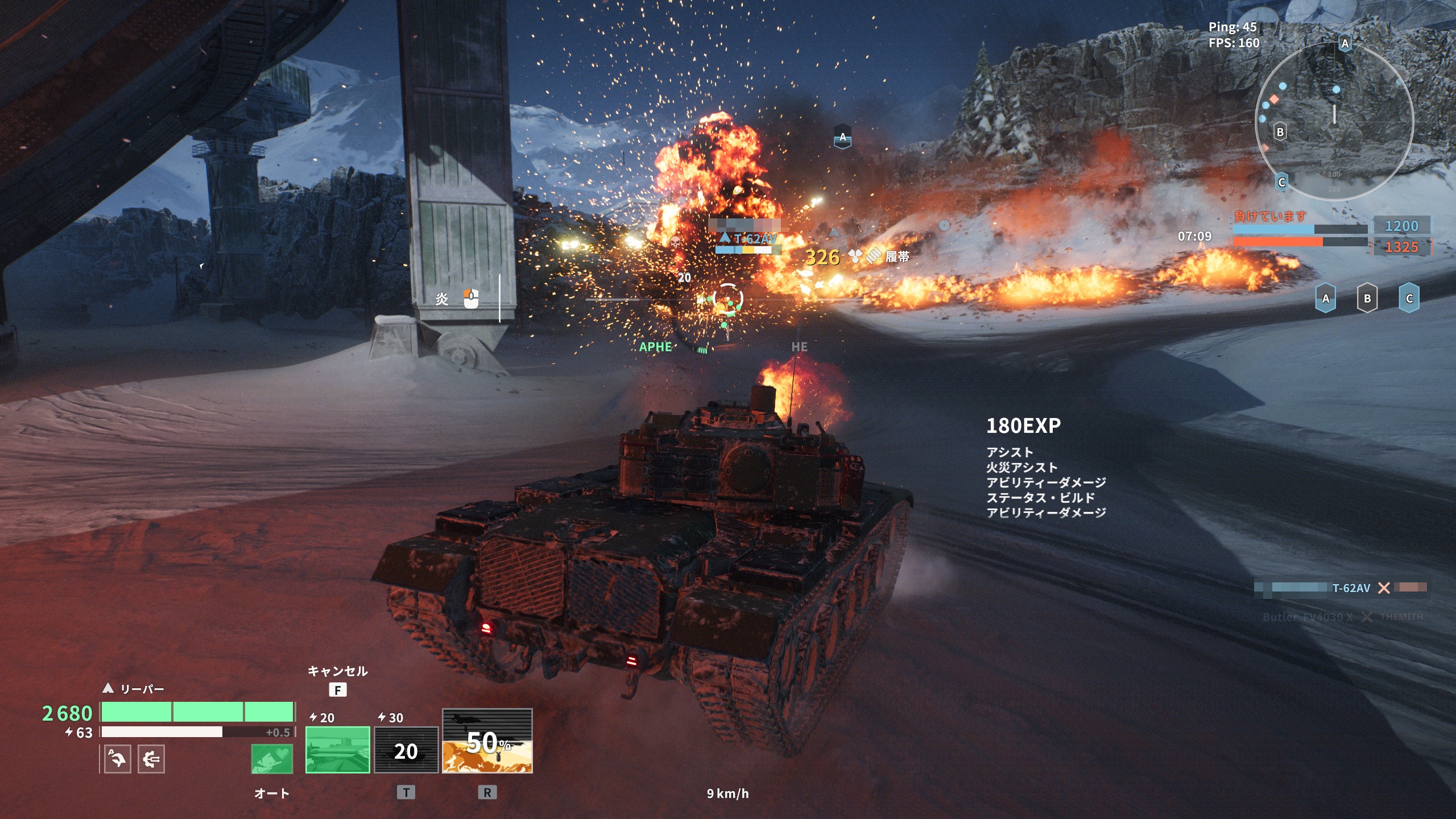Select the ability on 20-second cooldown

pos(406,750)
